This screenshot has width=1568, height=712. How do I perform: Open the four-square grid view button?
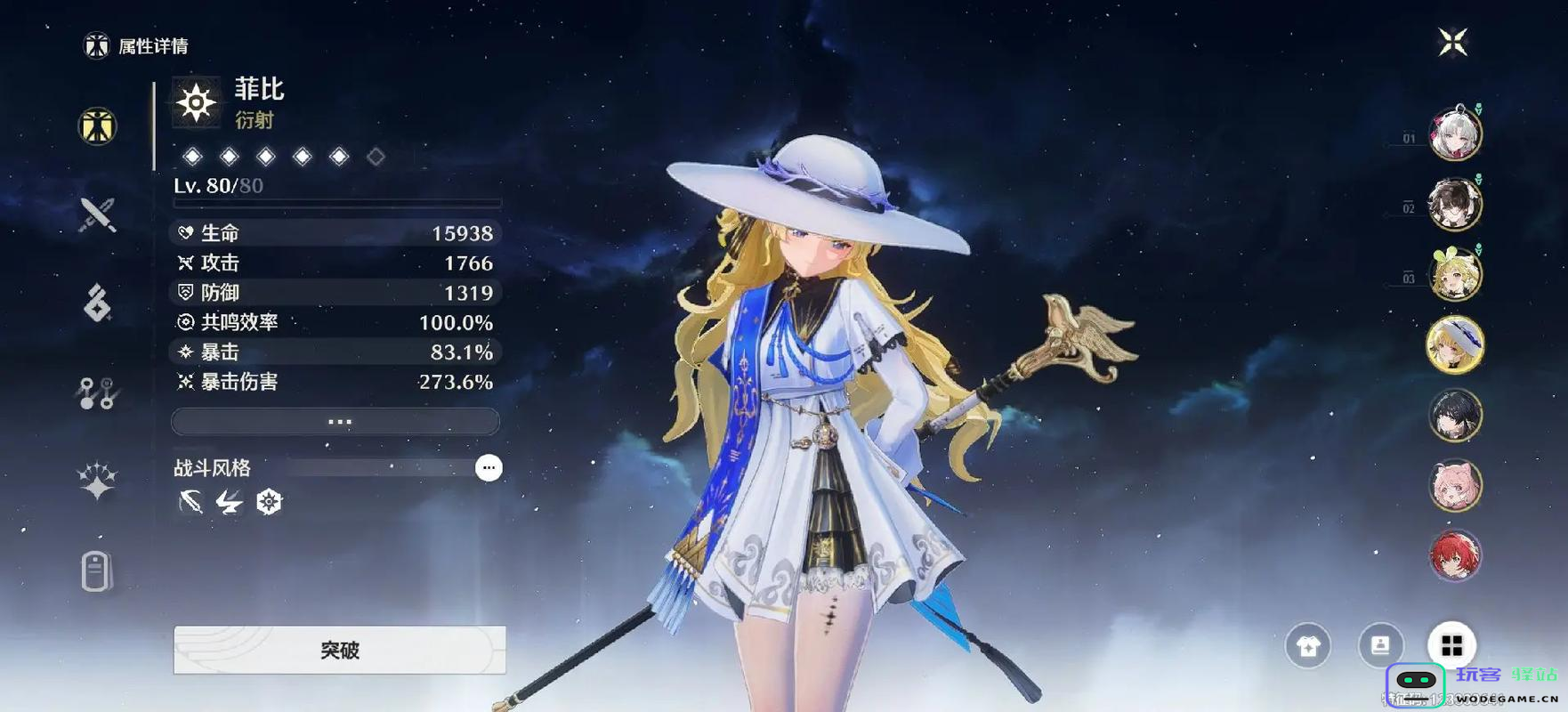[x=1451, y=645]
